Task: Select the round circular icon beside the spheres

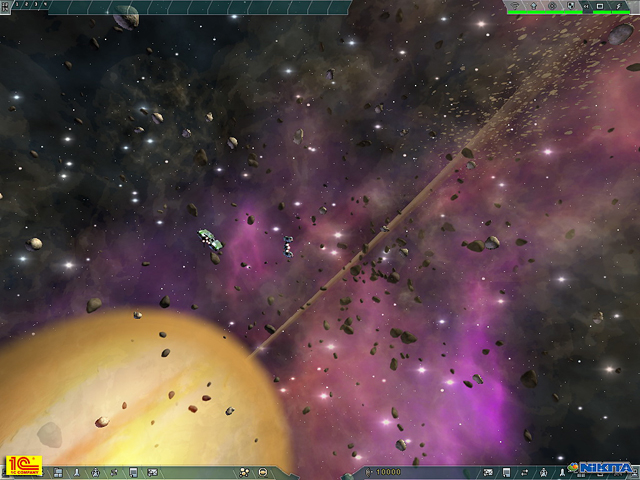Action: [262, 472]
